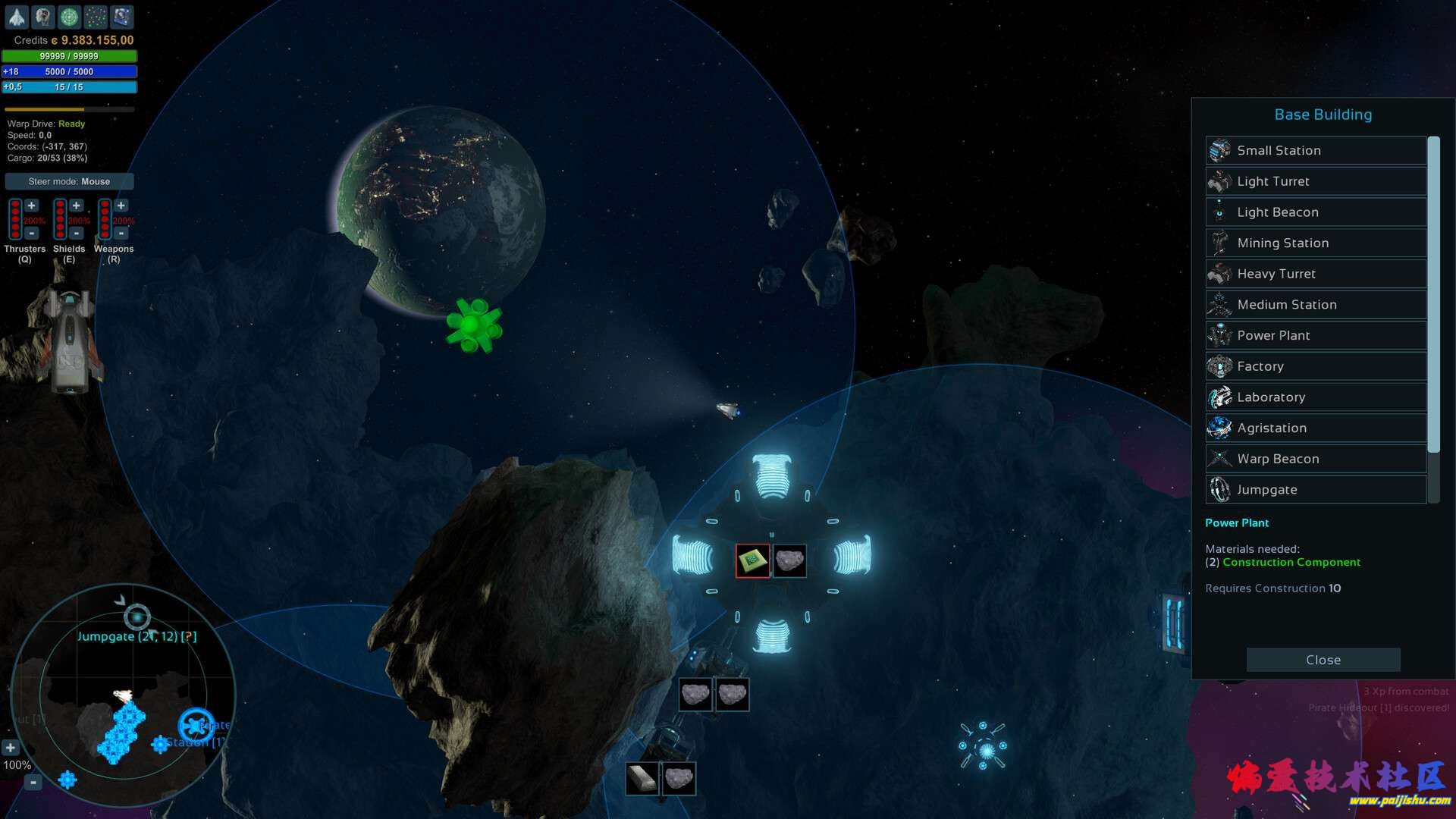Viewport: 1456px width, 819px height.
Task: Choose Factory from the building list
Action: [1316, 366]
